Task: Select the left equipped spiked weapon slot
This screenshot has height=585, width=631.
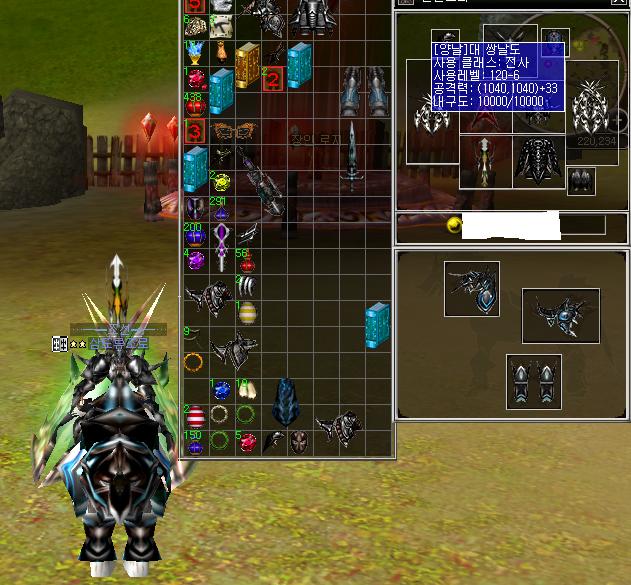Action: click(434, 115)
